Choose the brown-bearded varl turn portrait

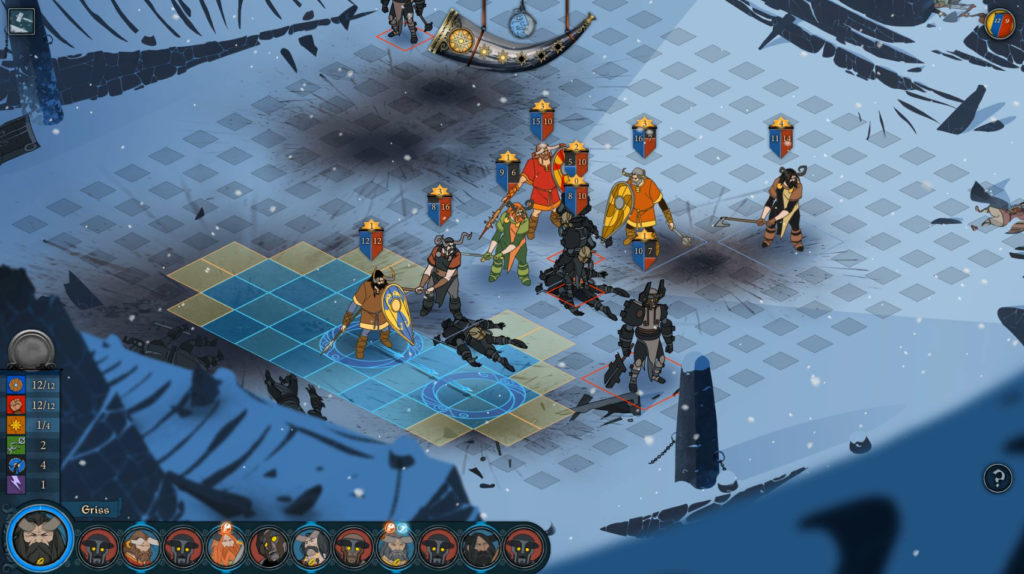(x=140, y=547)
